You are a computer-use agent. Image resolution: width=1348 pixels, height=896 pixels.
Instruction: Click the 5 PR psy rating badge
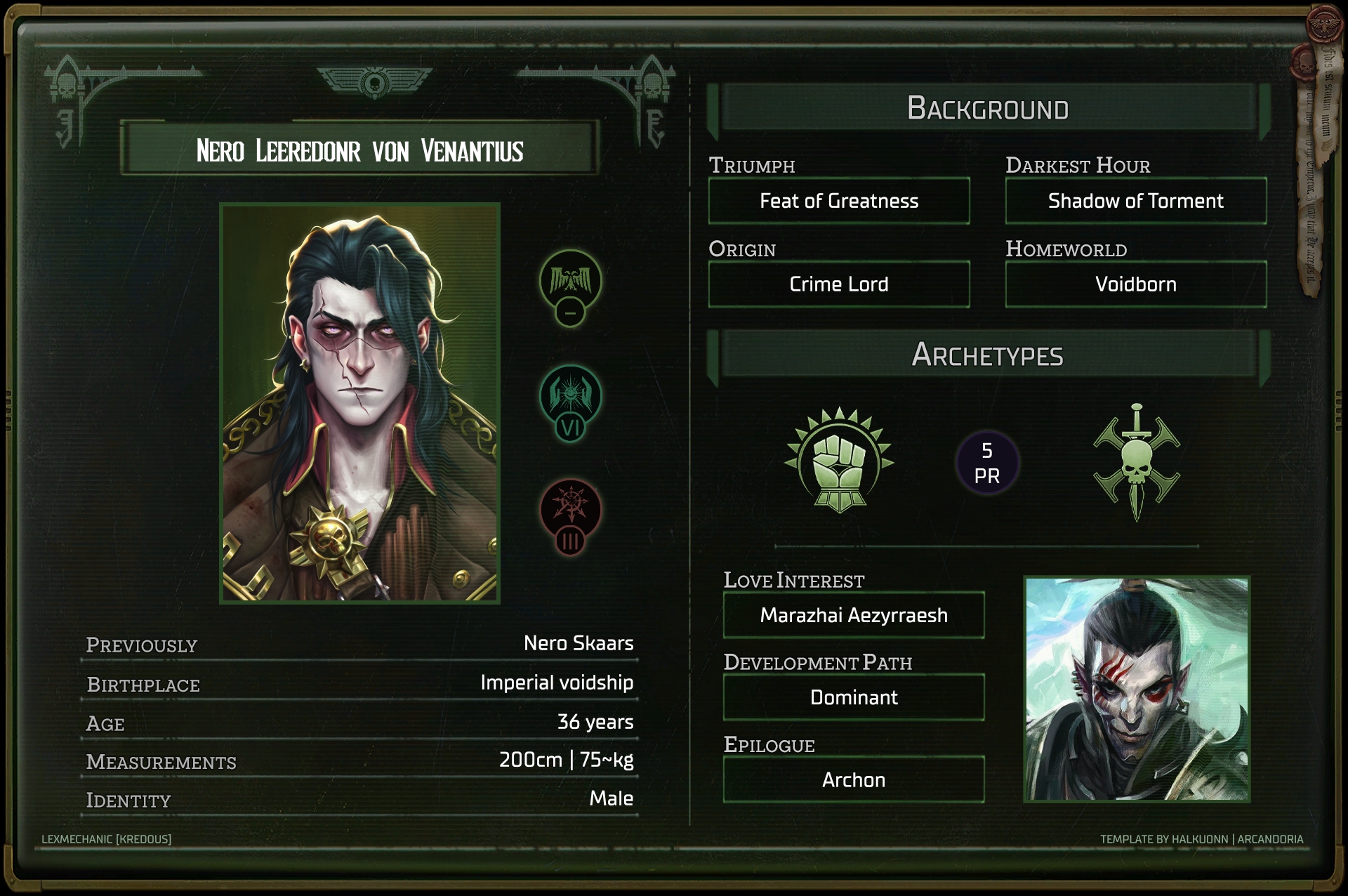click(x=987, y=463)
